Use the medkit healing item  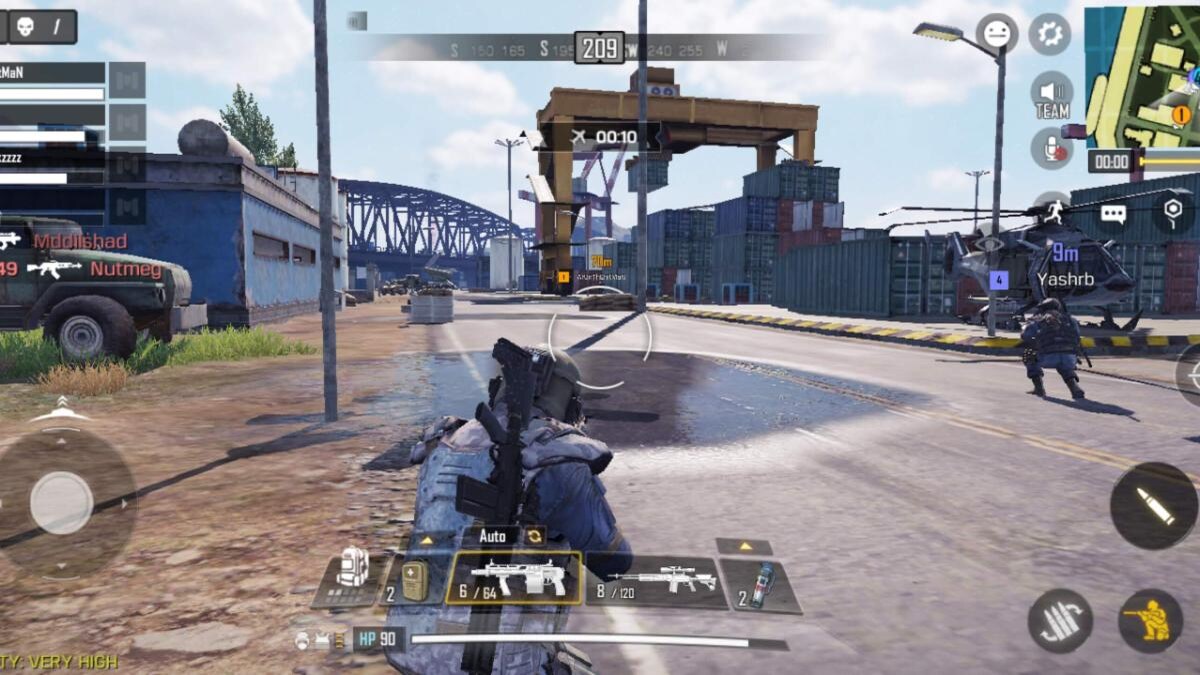click(413, 579)
